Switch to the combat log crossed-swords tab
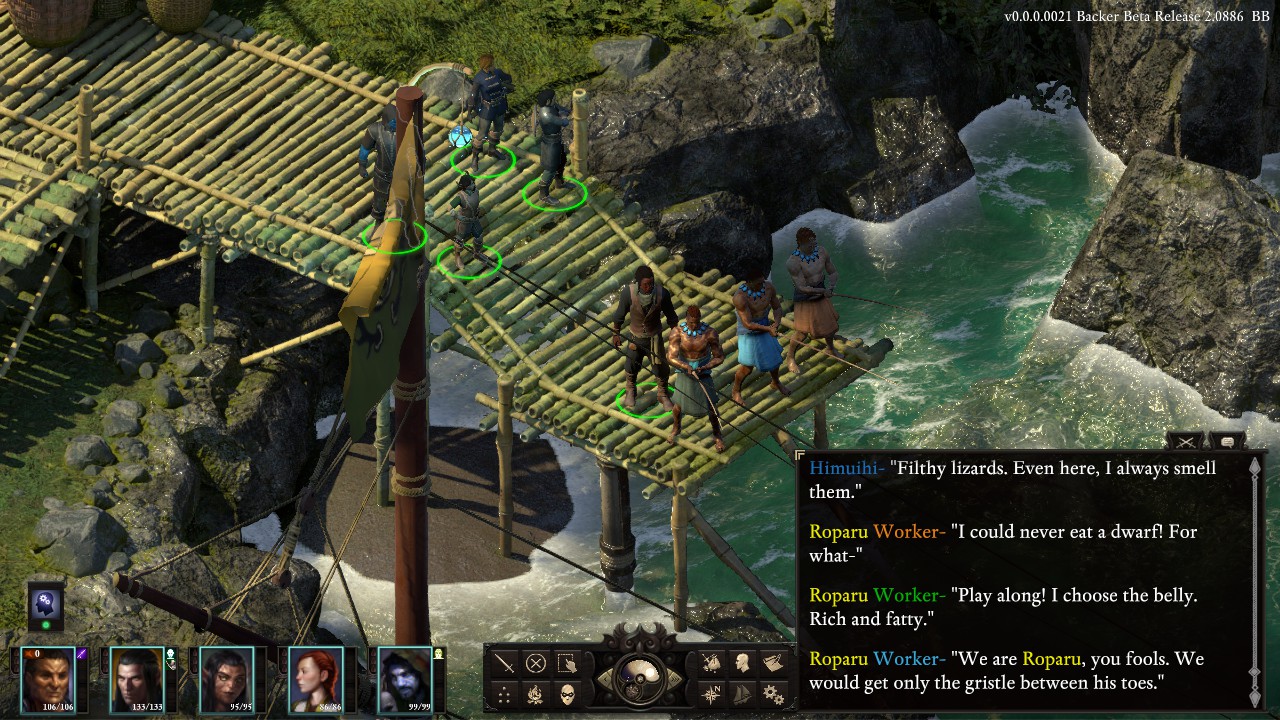The height and width of the screenshot is (720, 1280). 1186,441
